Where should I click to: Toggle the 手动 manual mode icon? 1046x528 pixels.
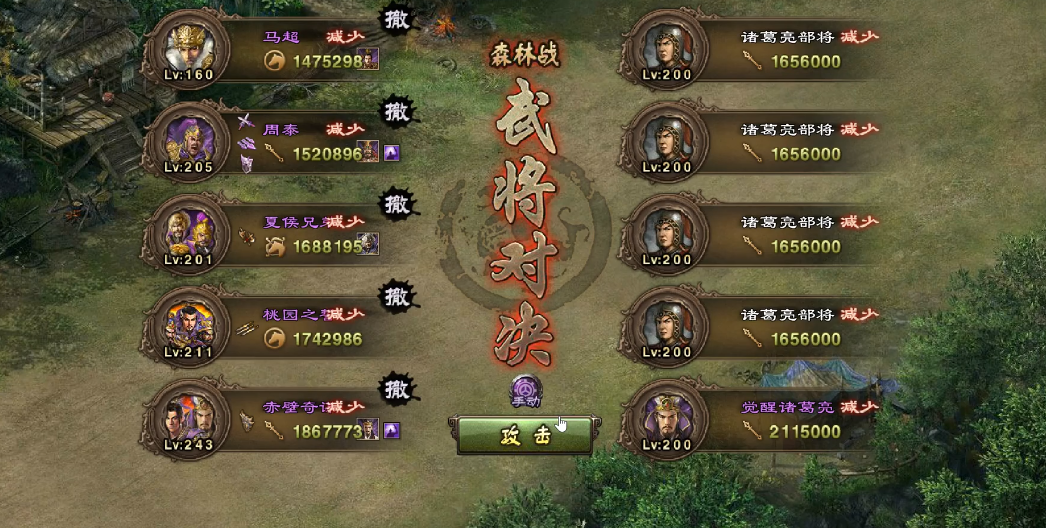526,389
